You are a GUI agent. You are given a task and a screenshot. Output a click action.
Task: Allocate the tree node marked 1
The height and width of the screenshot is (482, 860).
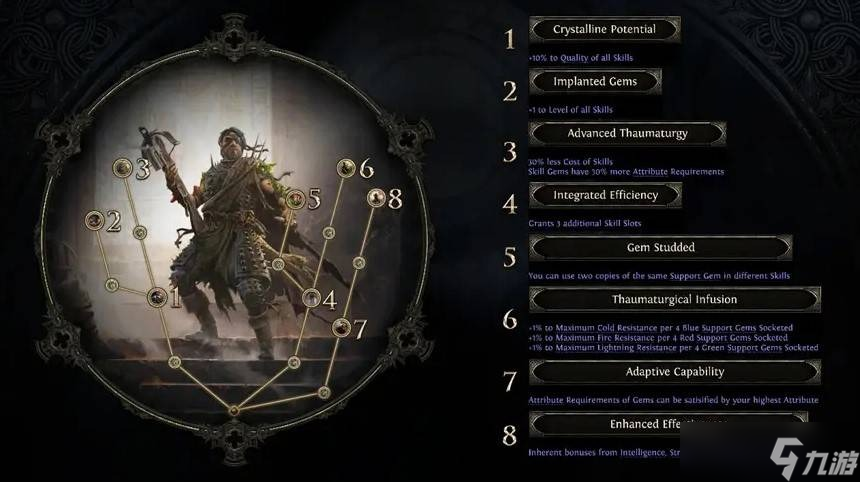tap(157, 297)
